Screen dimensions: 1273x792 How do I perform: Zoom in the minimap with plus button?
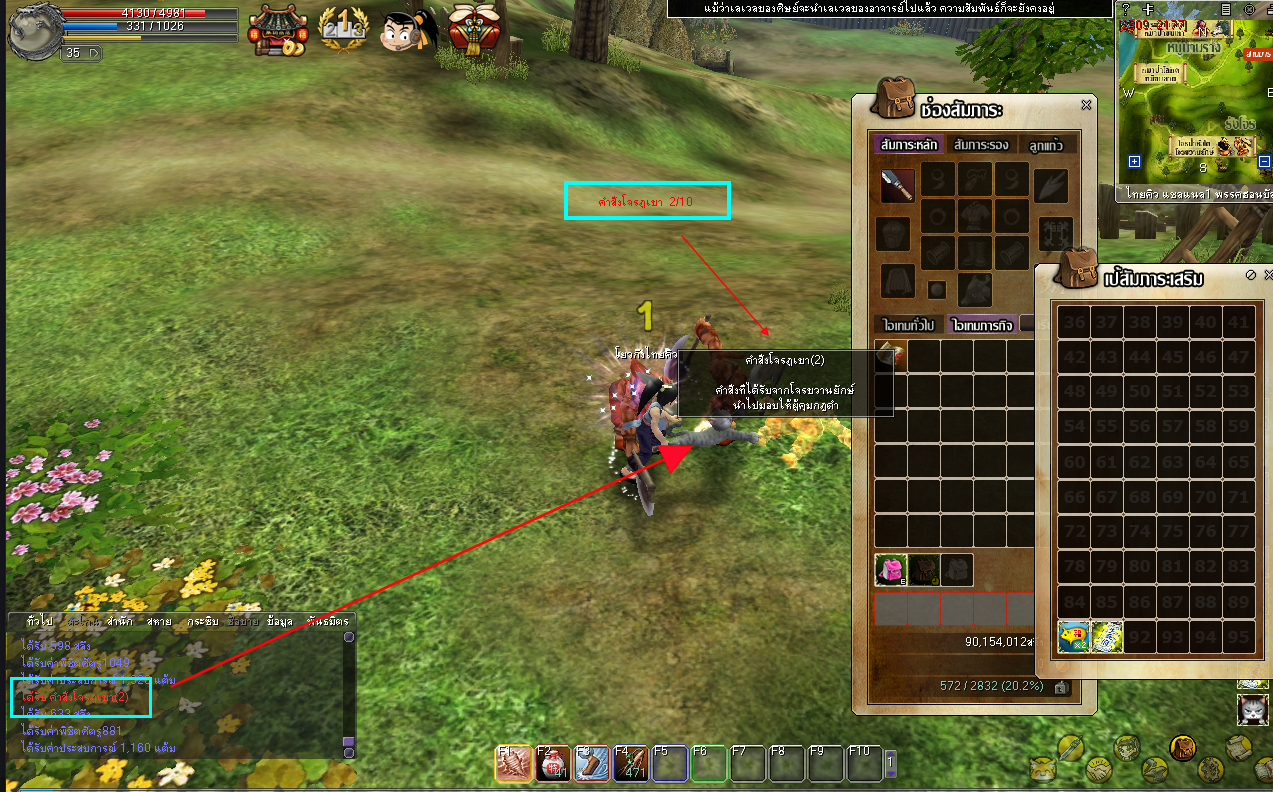point(1134,162)
